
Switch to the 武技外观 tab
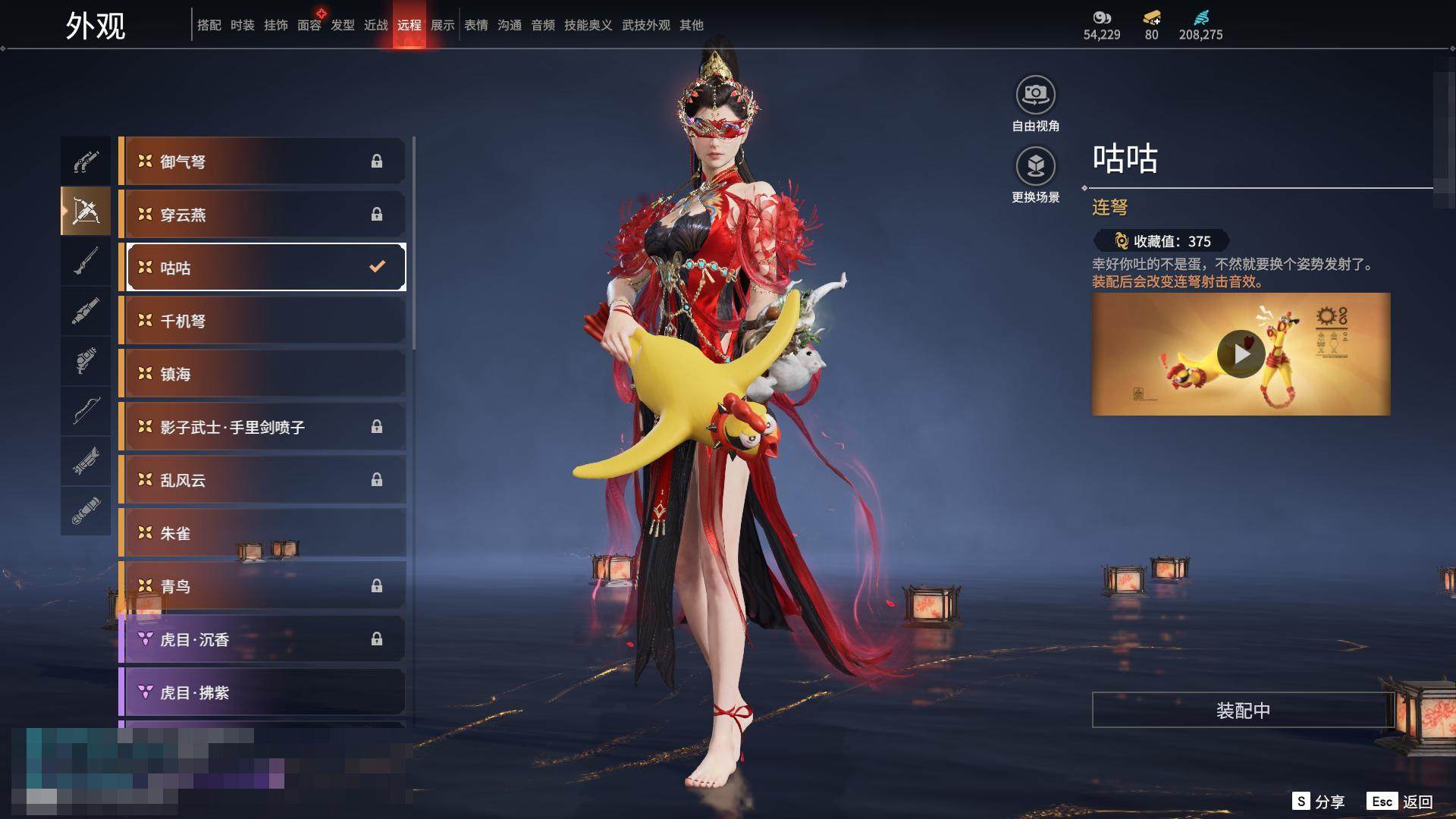pos(645,25)
